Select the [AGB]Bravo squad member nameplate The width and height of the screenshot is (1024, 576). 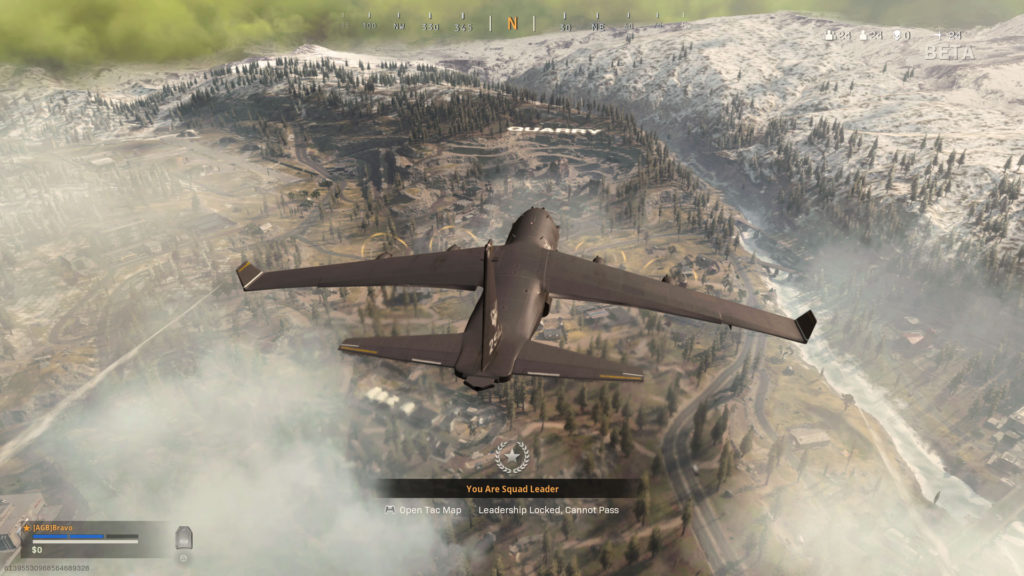50,527
